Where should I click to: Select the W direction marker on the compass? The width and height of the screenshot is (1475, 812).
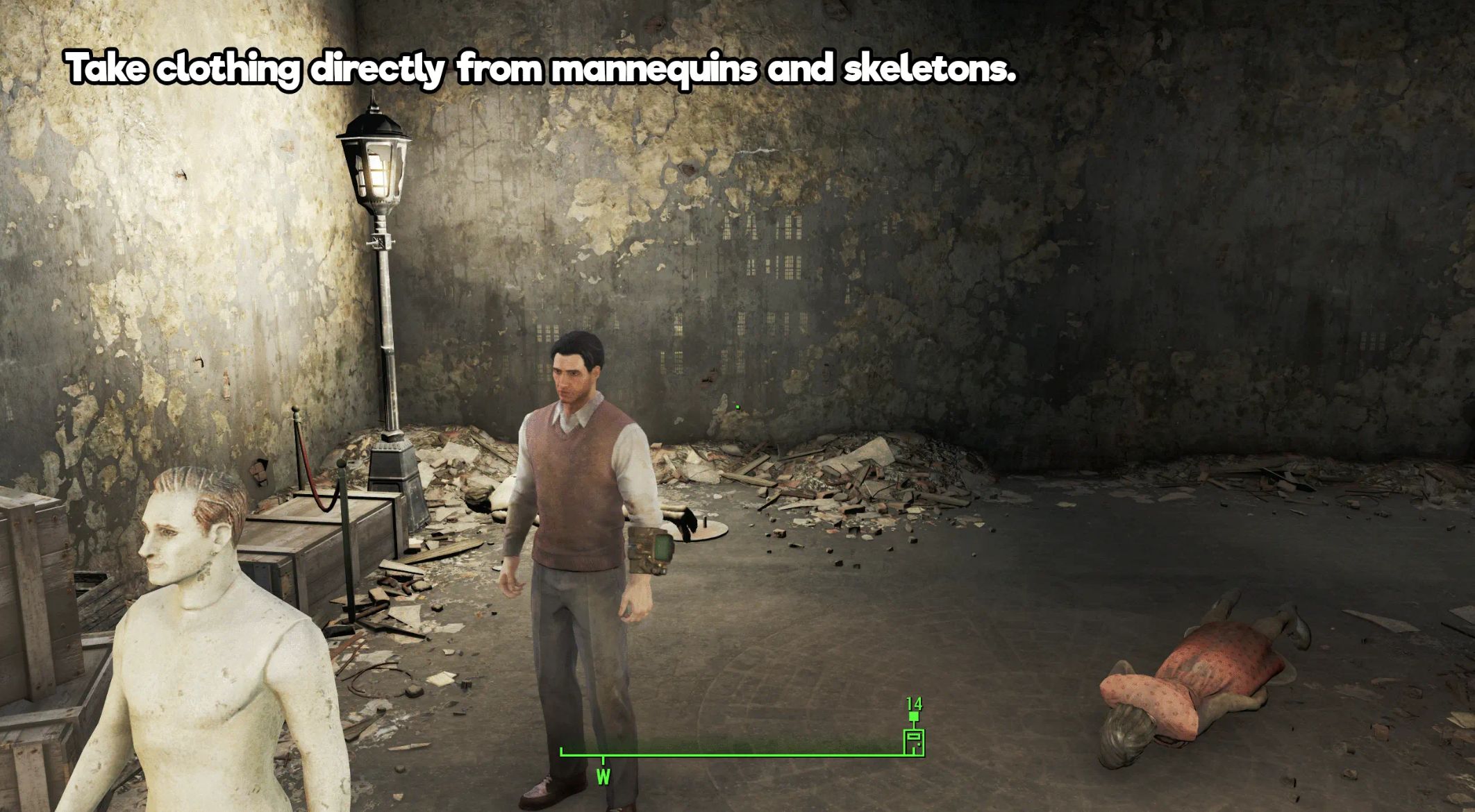[x=603, y=776]
